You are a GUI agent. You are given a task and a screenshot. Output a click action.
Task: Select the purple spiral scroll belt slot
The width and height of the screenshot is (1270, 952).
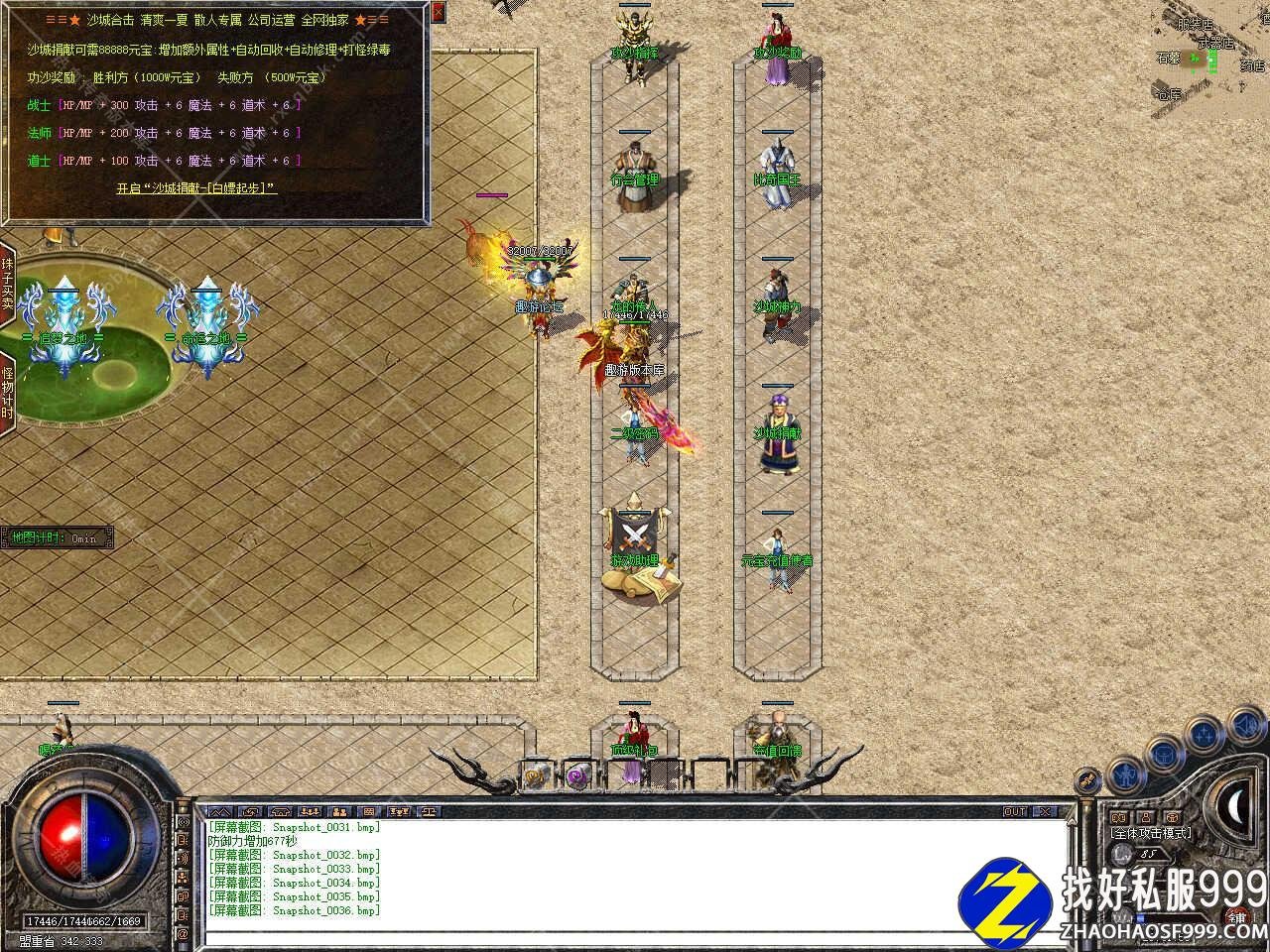point(578,774)
